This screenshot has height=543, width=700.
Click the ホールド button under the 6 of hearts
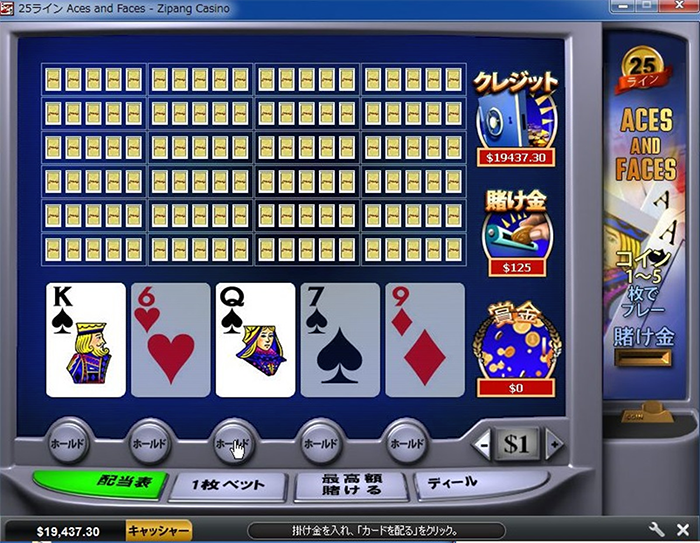click(x=149, y=441)
